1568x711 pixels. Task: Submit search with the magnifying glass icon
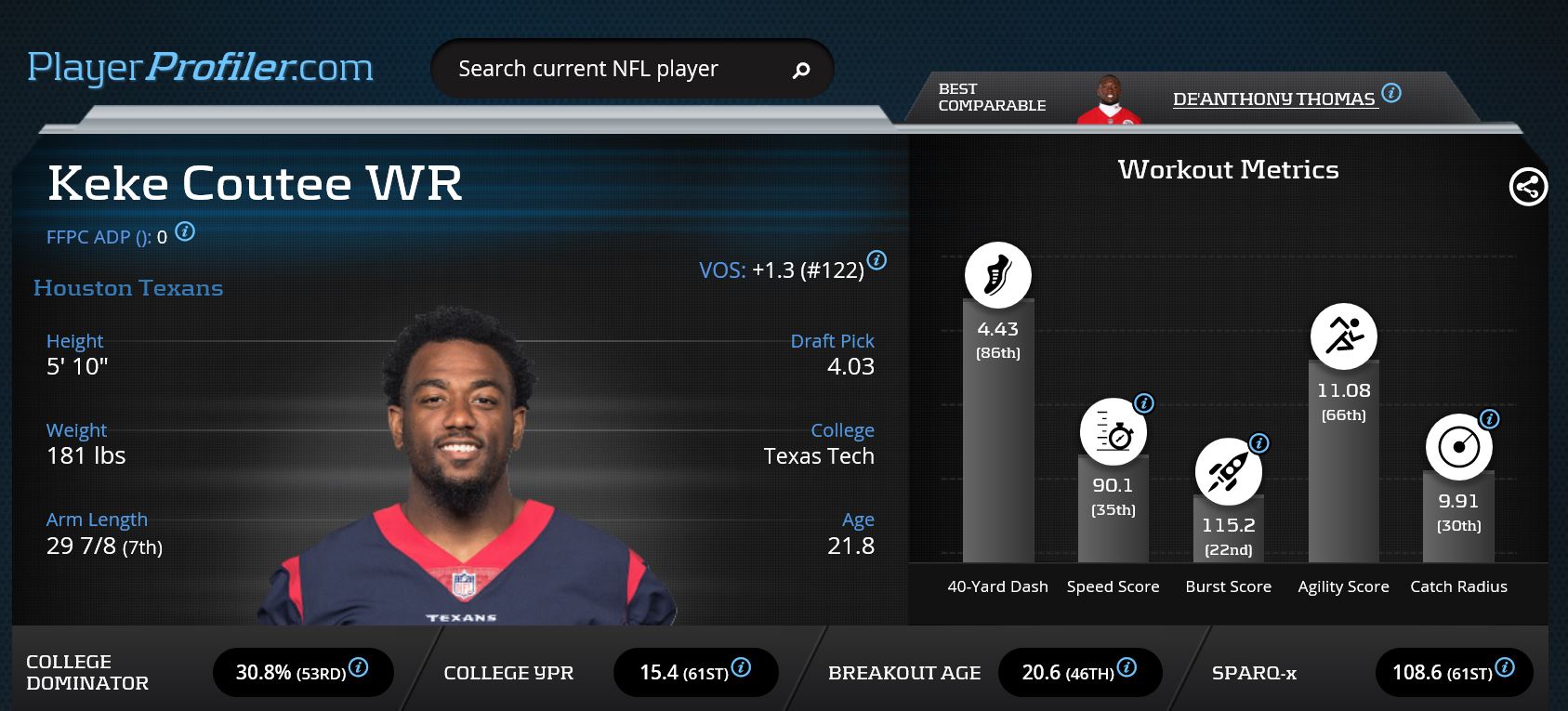[801, 70]
